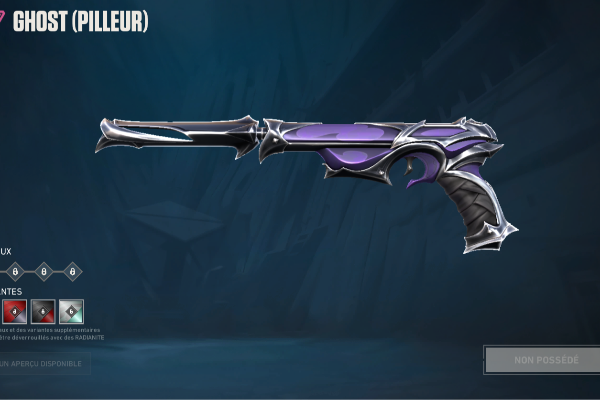Select the red locked color variant
Viewport: 600px width, 400px height.
(x=14, y=311)
